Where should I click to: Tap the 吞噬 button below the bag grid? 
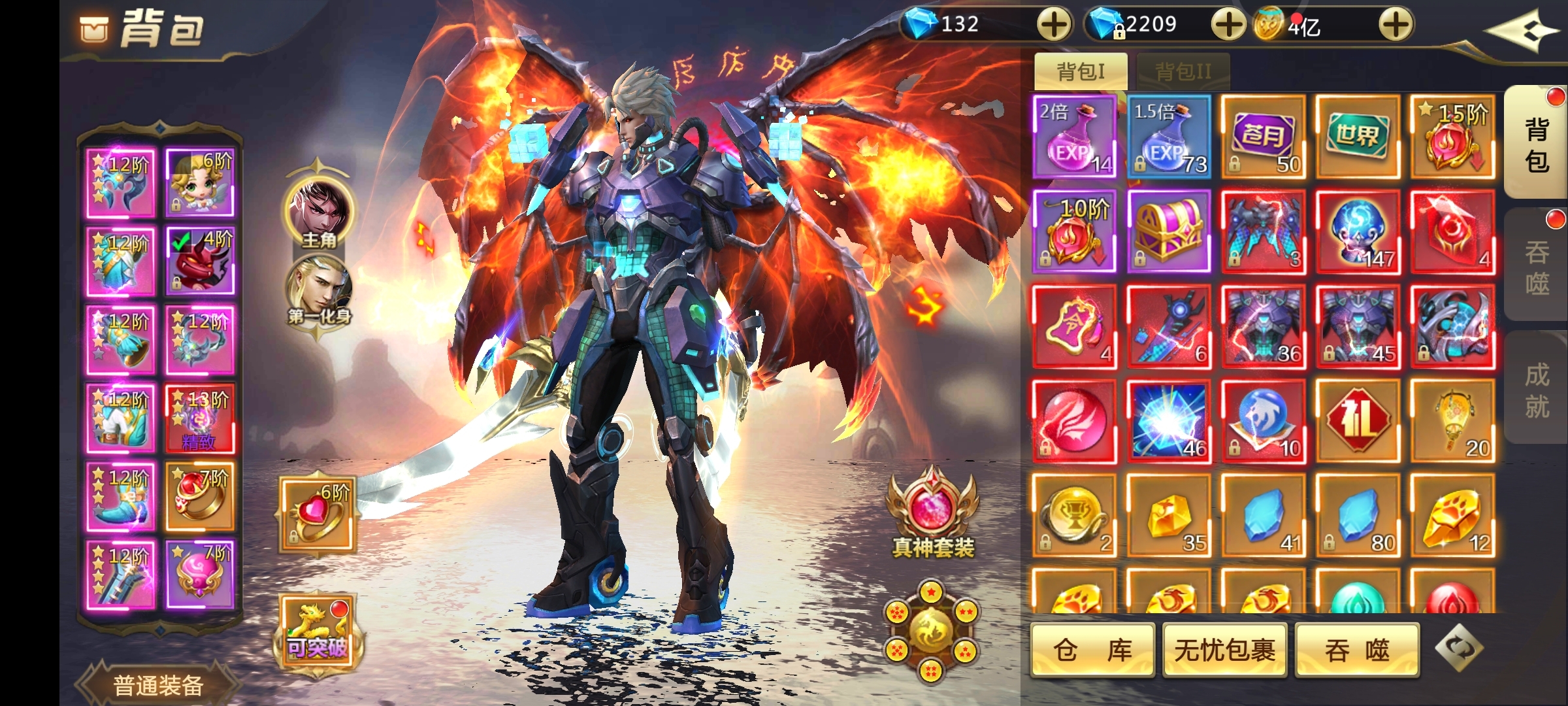point(1357,650)
